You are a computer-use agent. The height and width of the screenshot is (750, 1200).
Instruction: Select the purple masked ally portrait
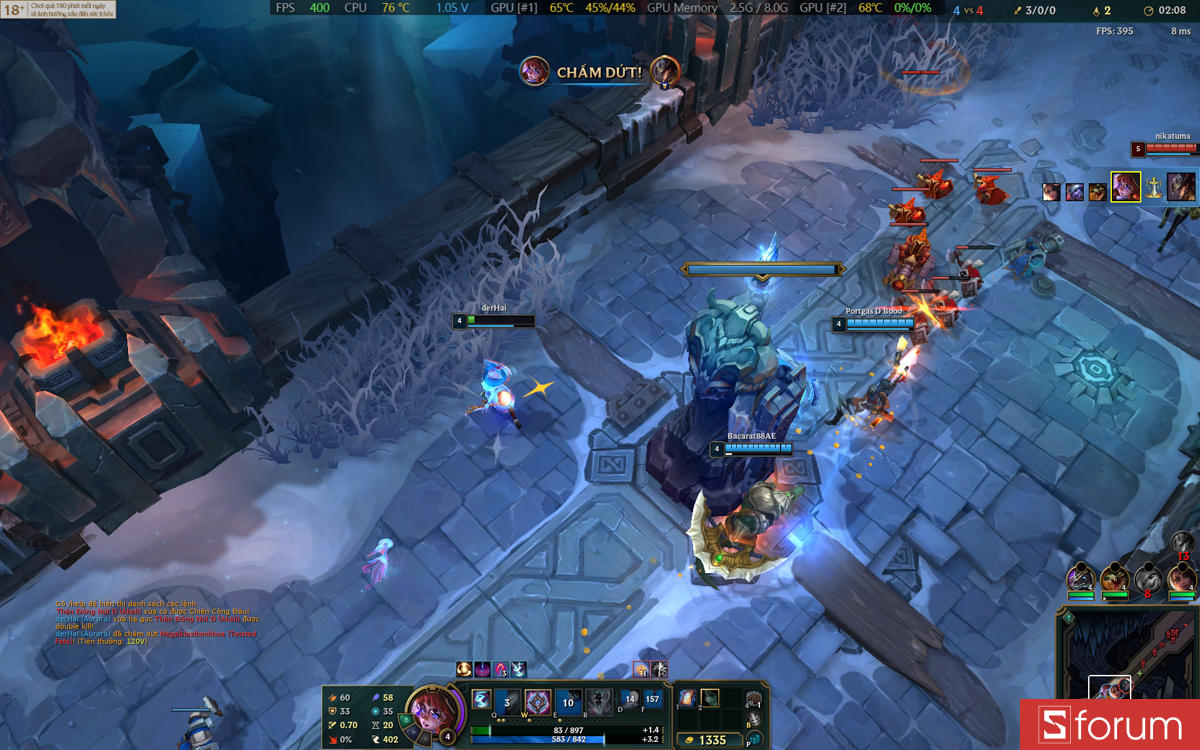[1080, 578]
